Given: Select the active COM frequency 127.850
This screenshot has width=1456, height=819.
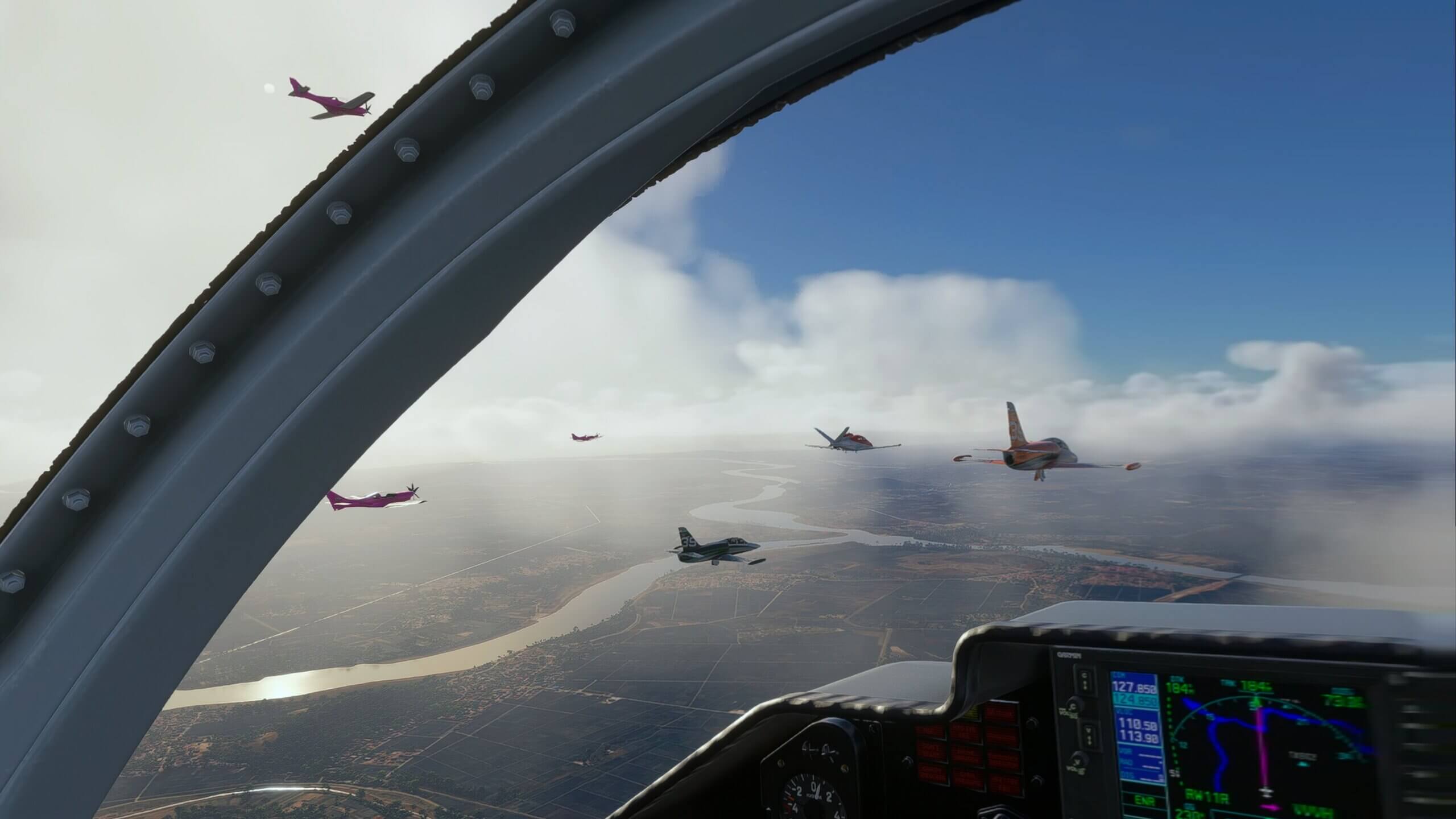Looking at the screenshot, I should pyautogui.click(x=1134, y=687).
